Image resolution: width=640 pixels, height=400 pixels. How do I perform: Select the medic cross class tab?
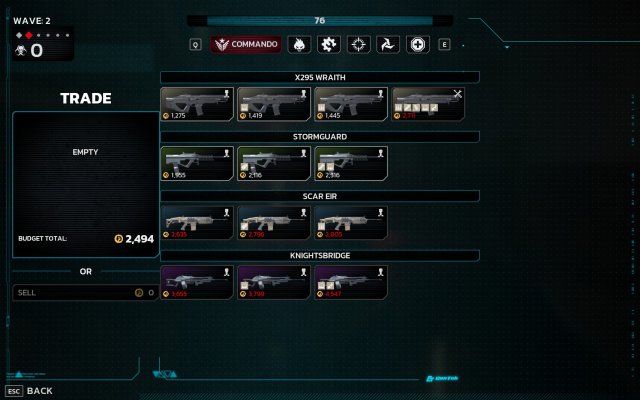coord(416,44)
